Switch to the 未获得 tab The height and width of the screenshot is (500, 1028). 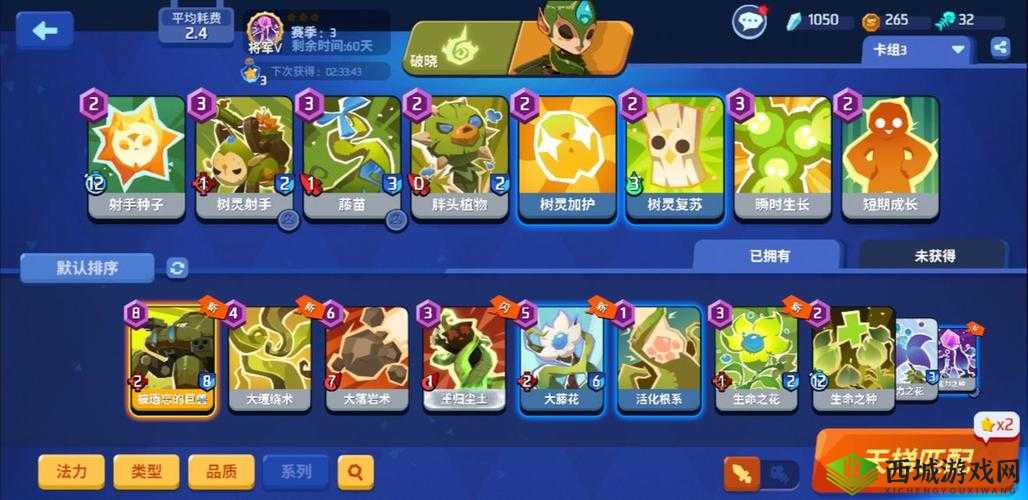pyautogui.click(x=934, y=256)
